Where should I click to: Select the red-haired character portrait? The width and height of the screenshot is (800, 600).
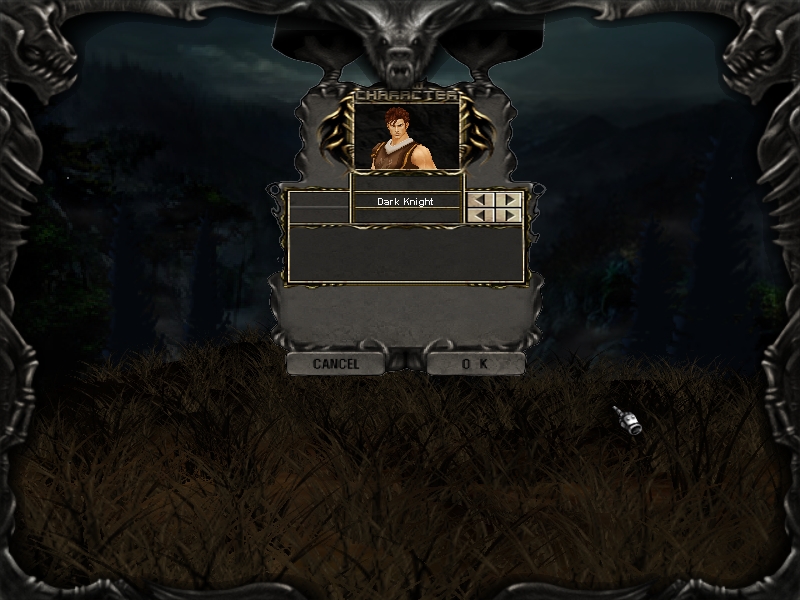click(407, 135)
